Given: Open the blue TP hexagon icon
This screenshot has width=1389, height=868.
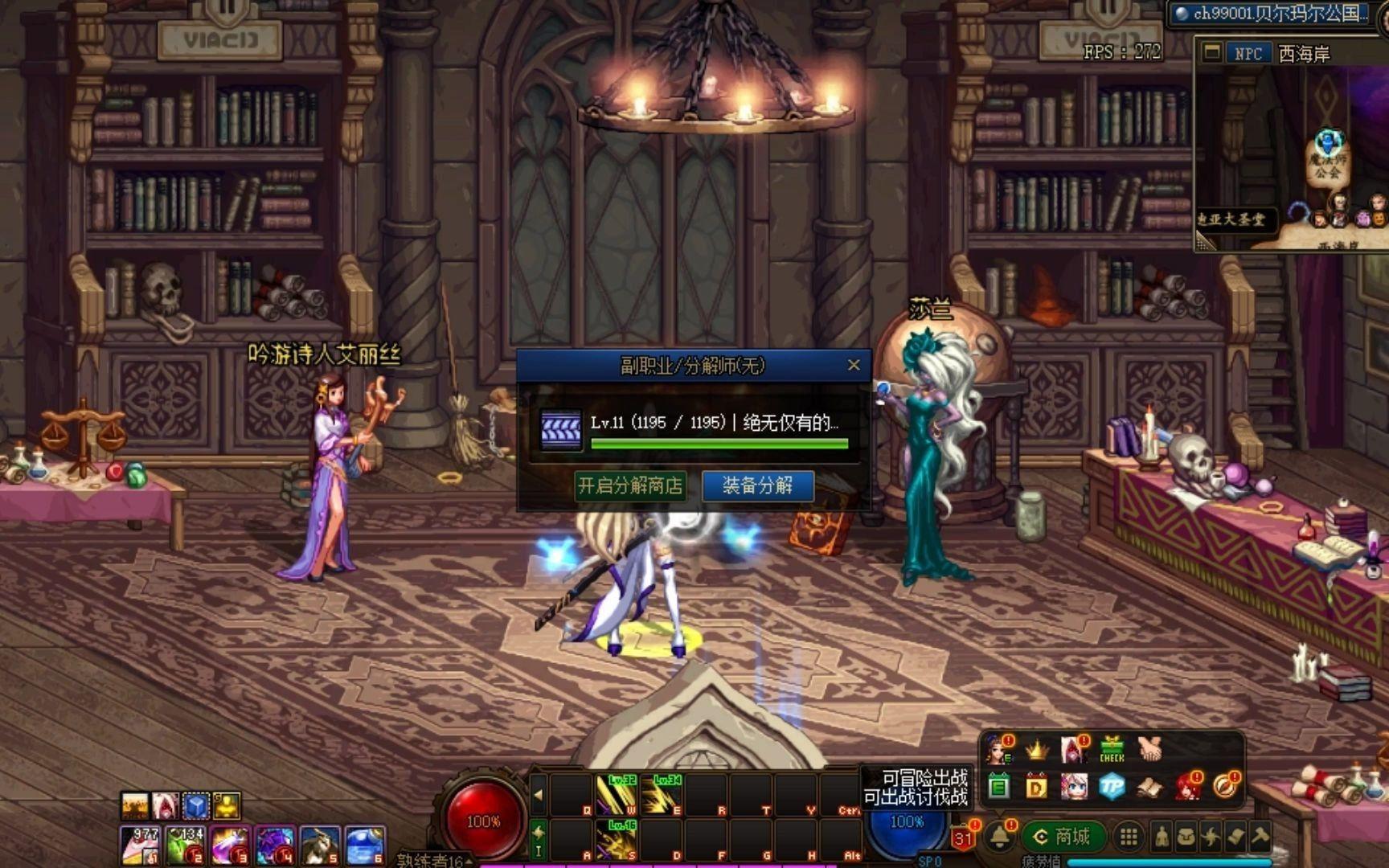Looking at the screenshot, I should pyautogui.click(x=1112, y=787).
